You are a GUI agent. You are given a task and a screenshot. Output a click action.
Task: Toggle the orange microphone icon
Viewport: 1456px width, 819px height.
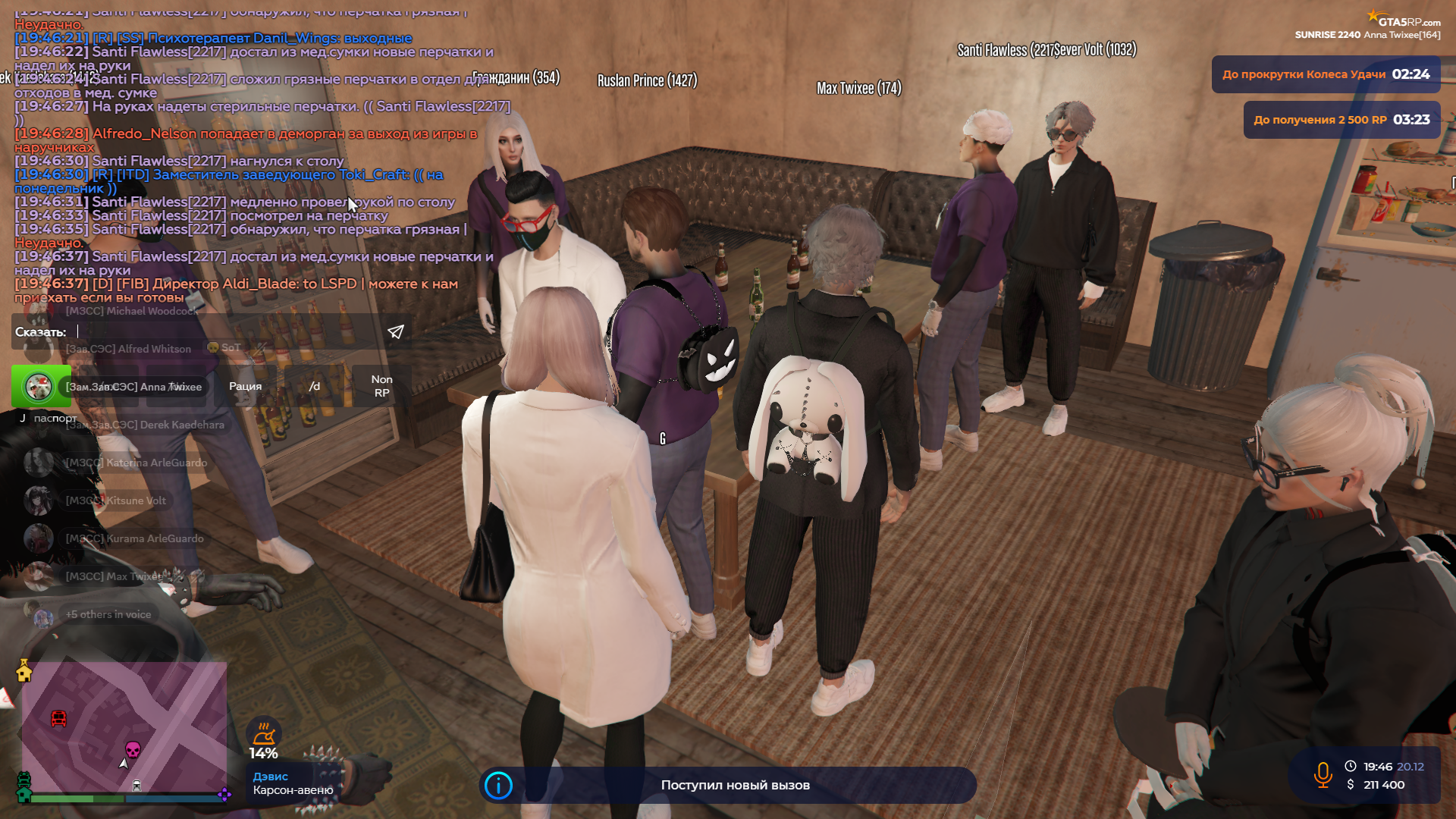(1323, 775)
